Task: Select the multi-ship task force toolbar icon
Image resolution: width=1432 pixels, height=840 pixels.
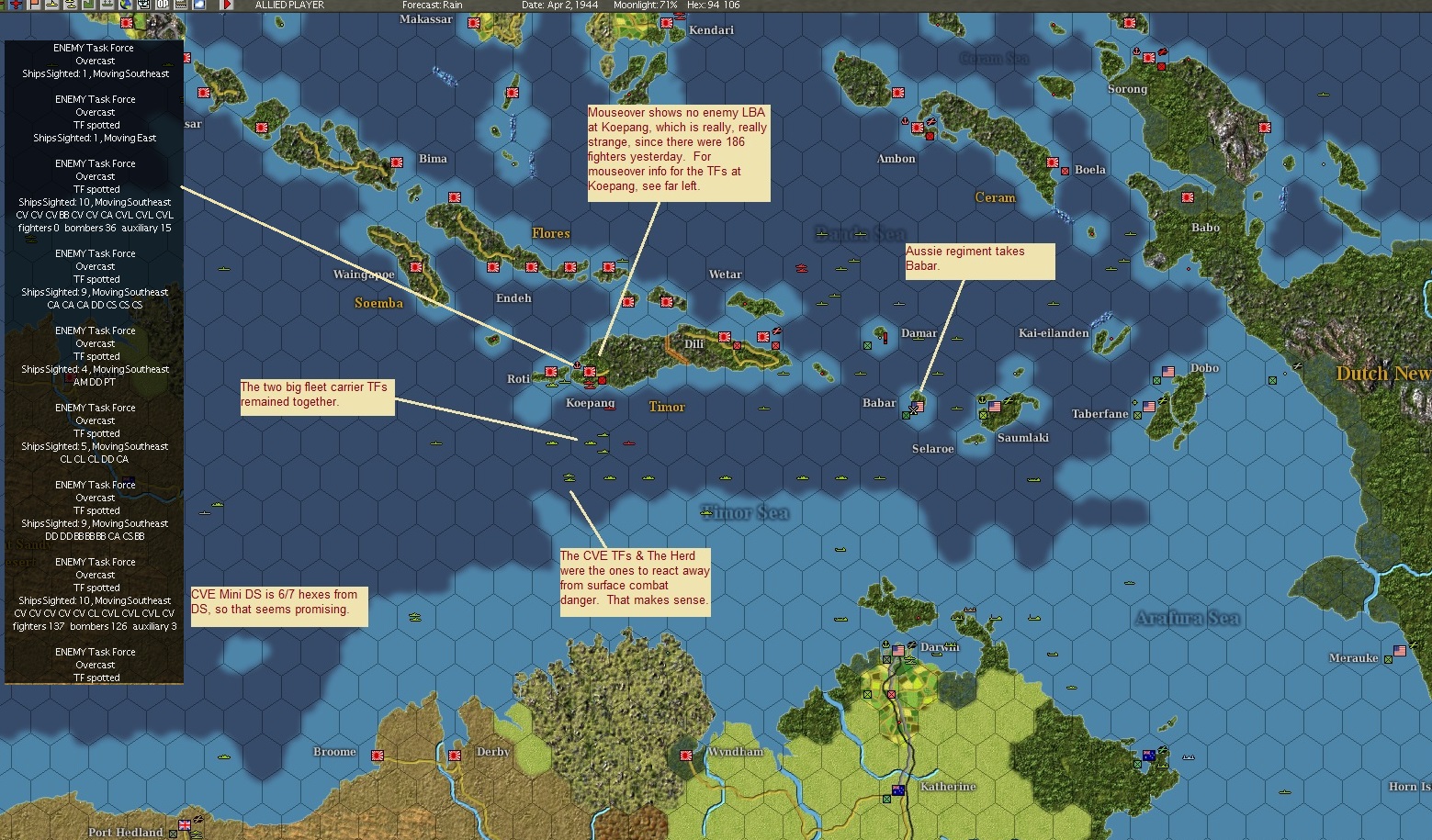Action: point(72,6)
